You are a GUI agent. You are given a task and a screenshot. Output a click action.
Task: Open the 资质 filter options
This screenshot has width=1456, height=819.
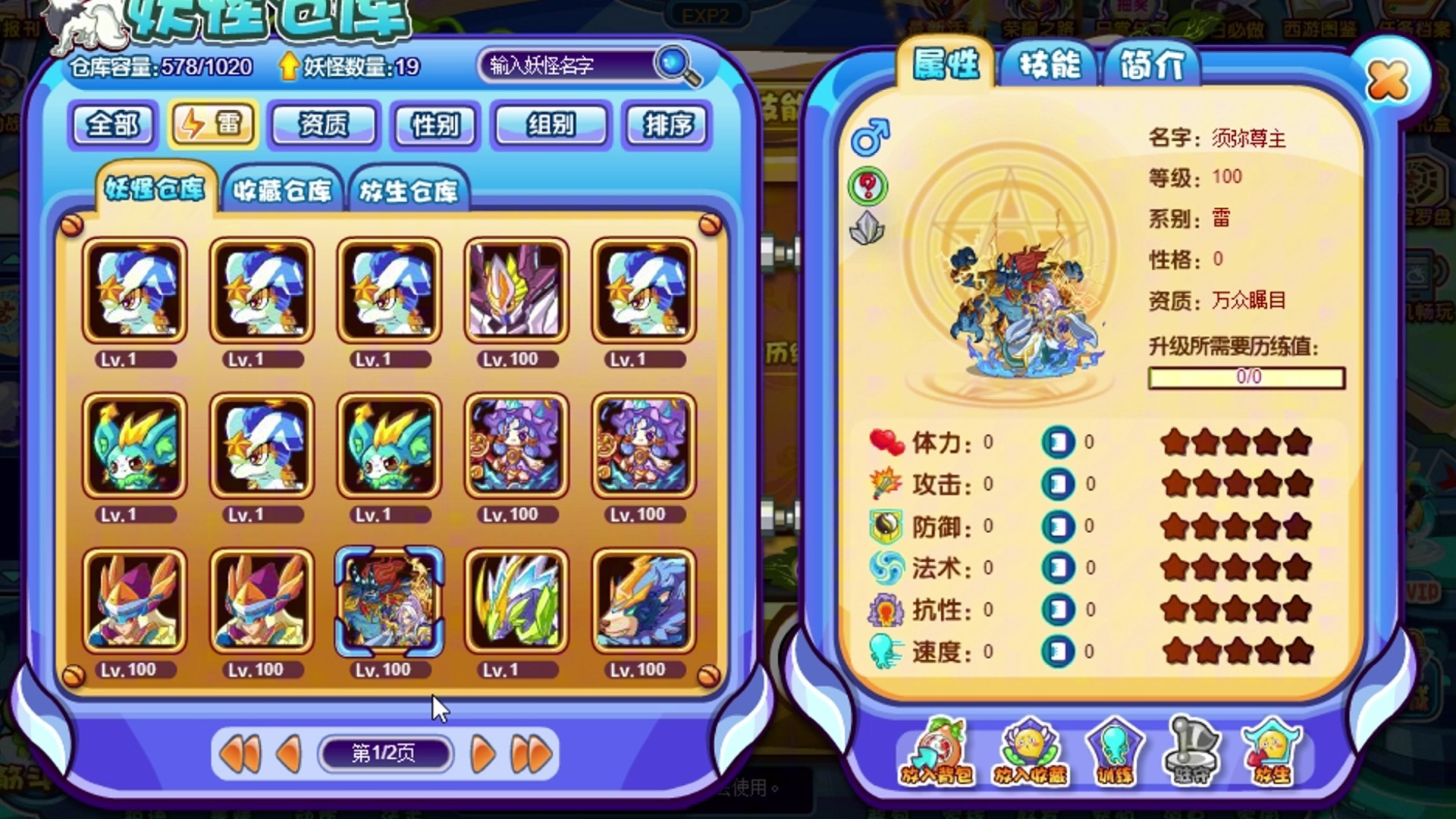pos(325,126)
